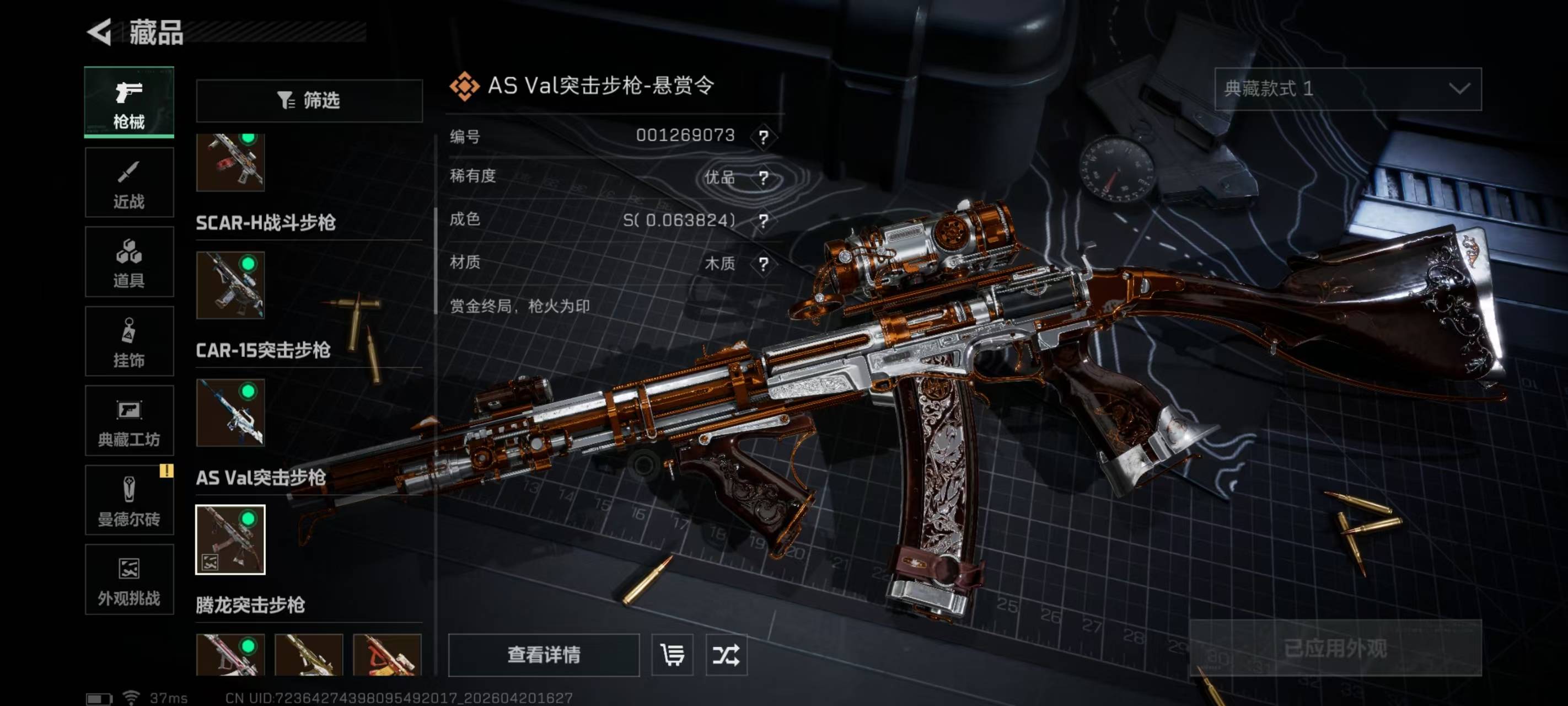Open the 筛选 filter button

(x=309, y=100)
